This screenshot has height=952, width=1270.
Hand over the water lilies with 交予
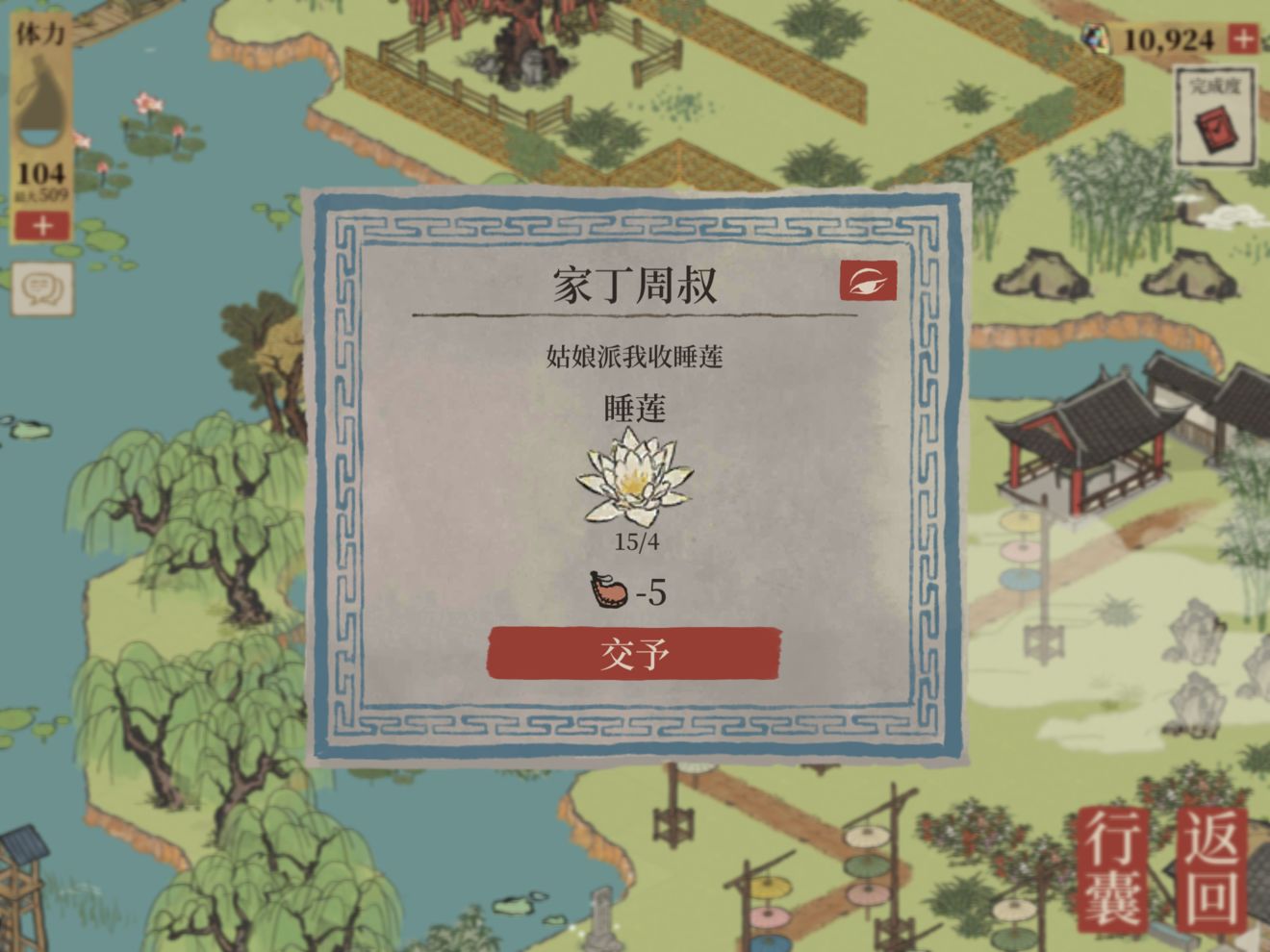tap(634, 654)
